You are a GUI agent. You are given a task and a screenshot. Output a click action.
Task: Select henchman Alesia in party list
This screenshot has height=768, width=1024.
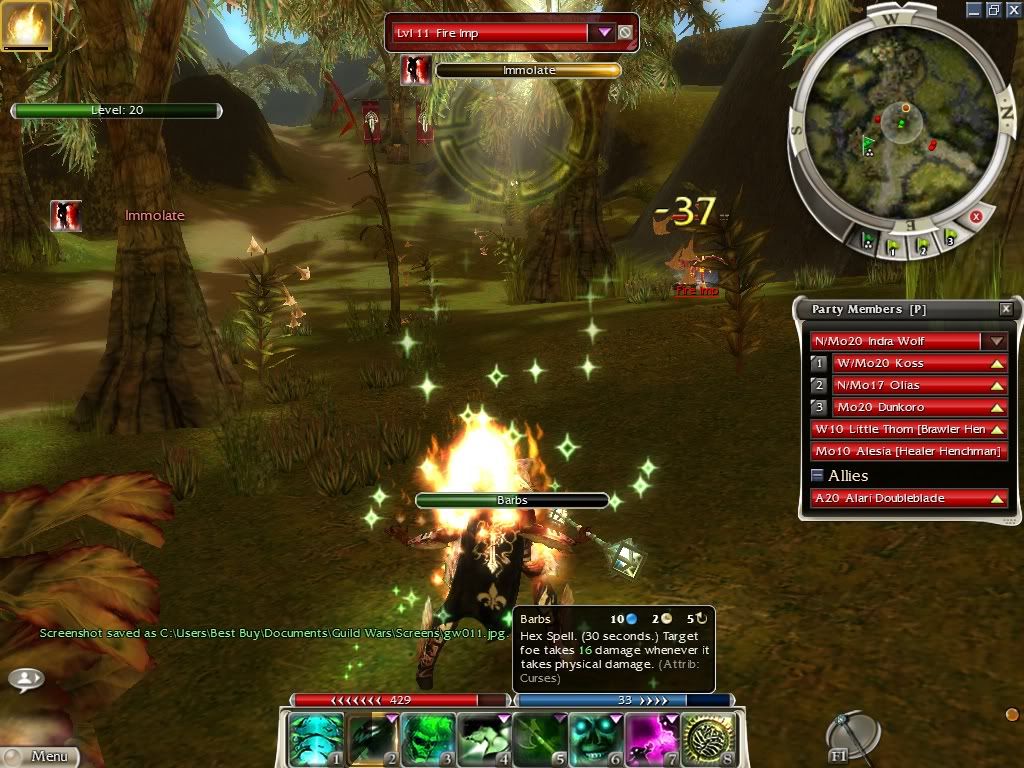pyautogui.click(x=908, y=451)
